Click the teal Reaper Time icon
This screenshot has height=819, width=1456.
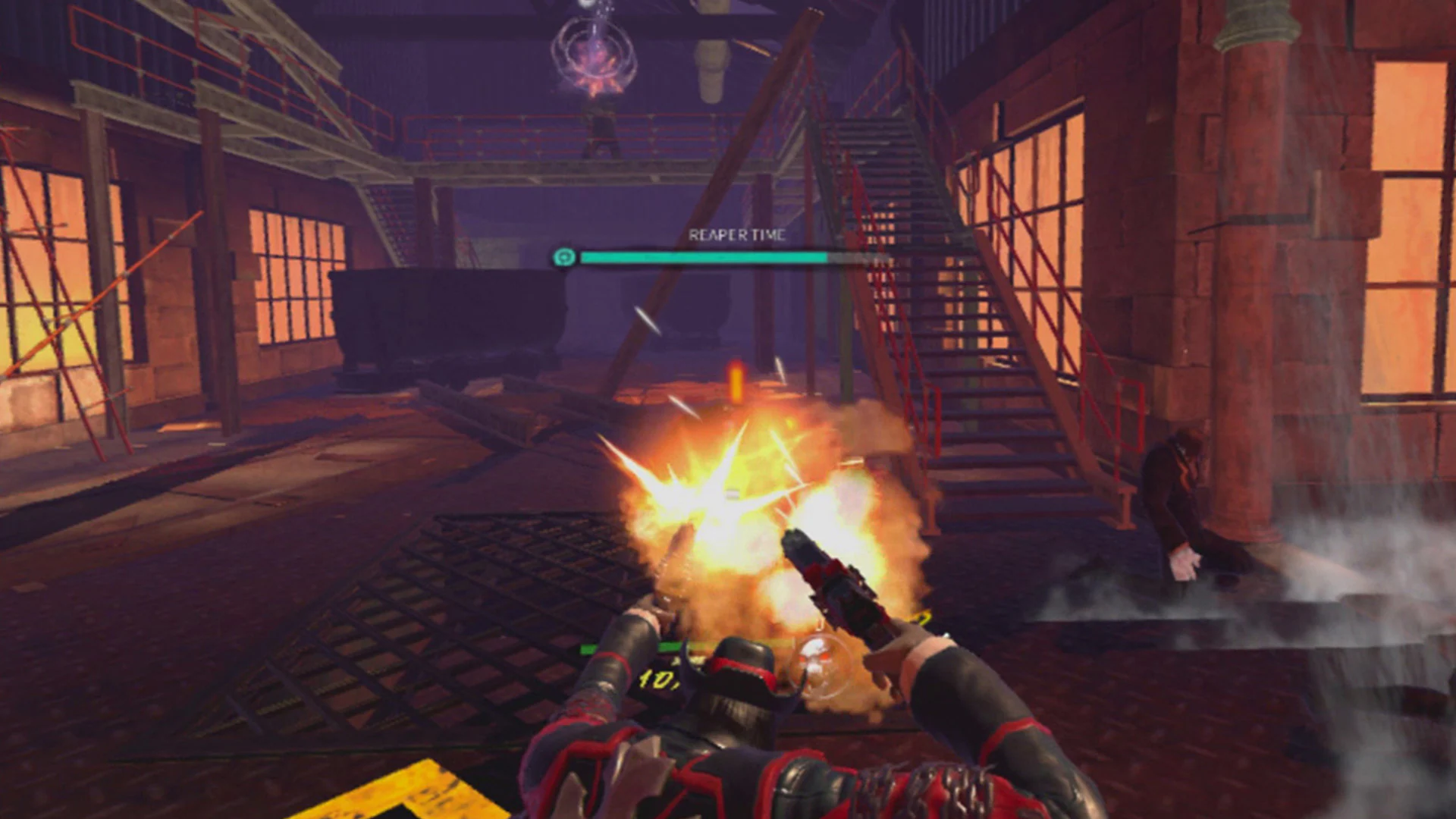pos(563,258)
